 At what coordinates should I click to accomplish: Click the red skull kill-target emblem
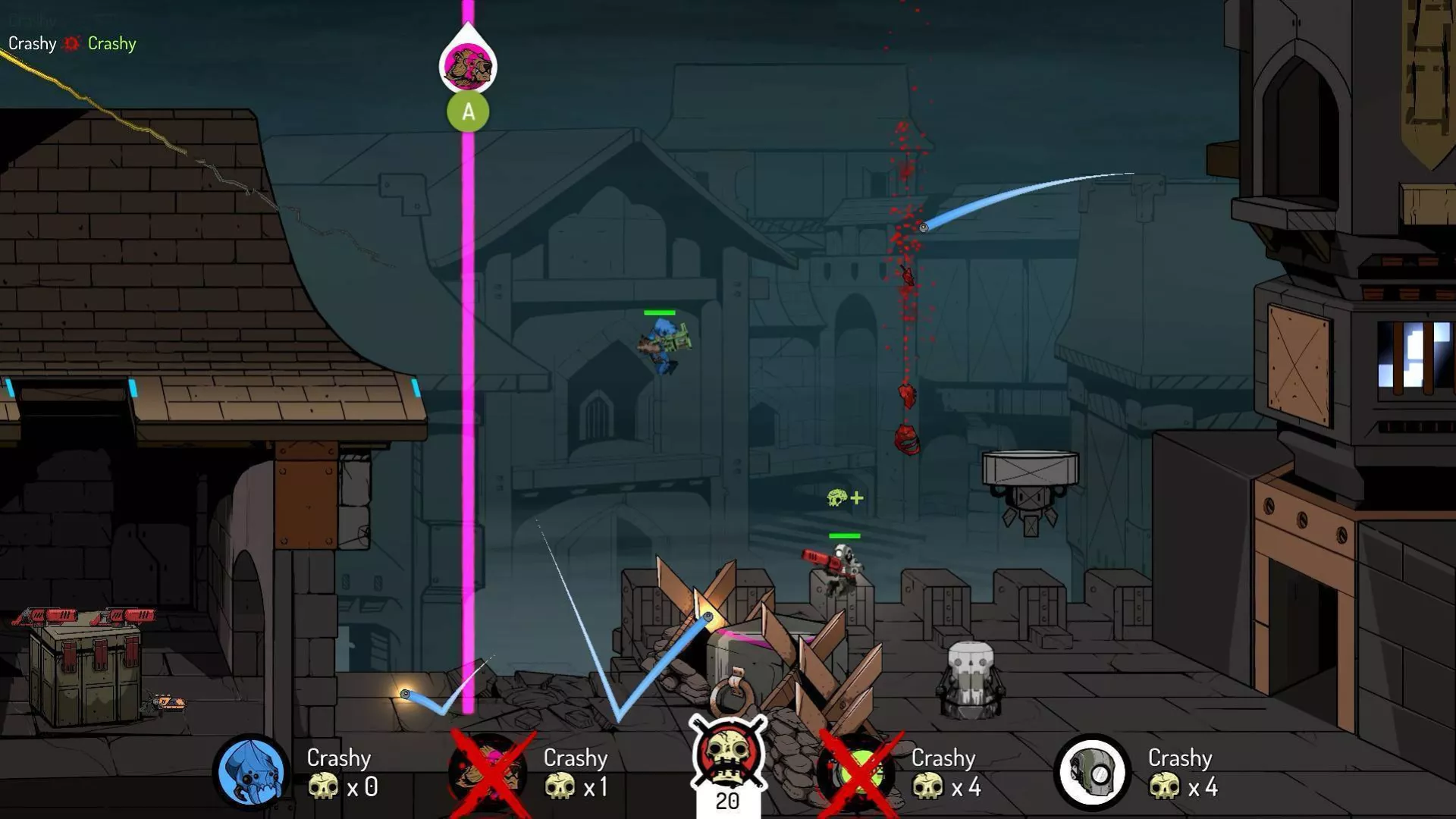tap(728, 753)
